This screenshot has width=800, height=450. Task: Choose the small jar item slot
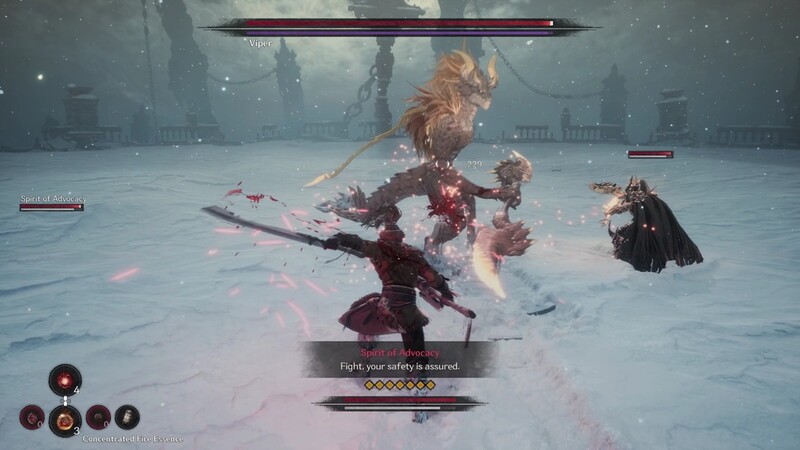click(127, 416)
